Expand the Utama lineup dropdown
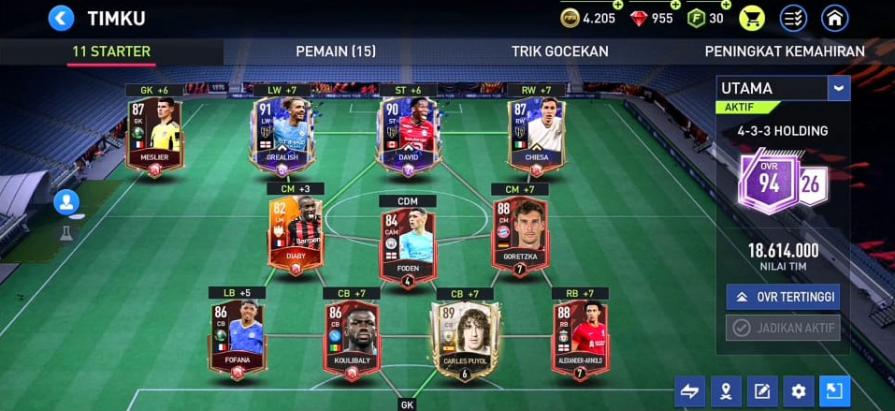 [838, 88]
